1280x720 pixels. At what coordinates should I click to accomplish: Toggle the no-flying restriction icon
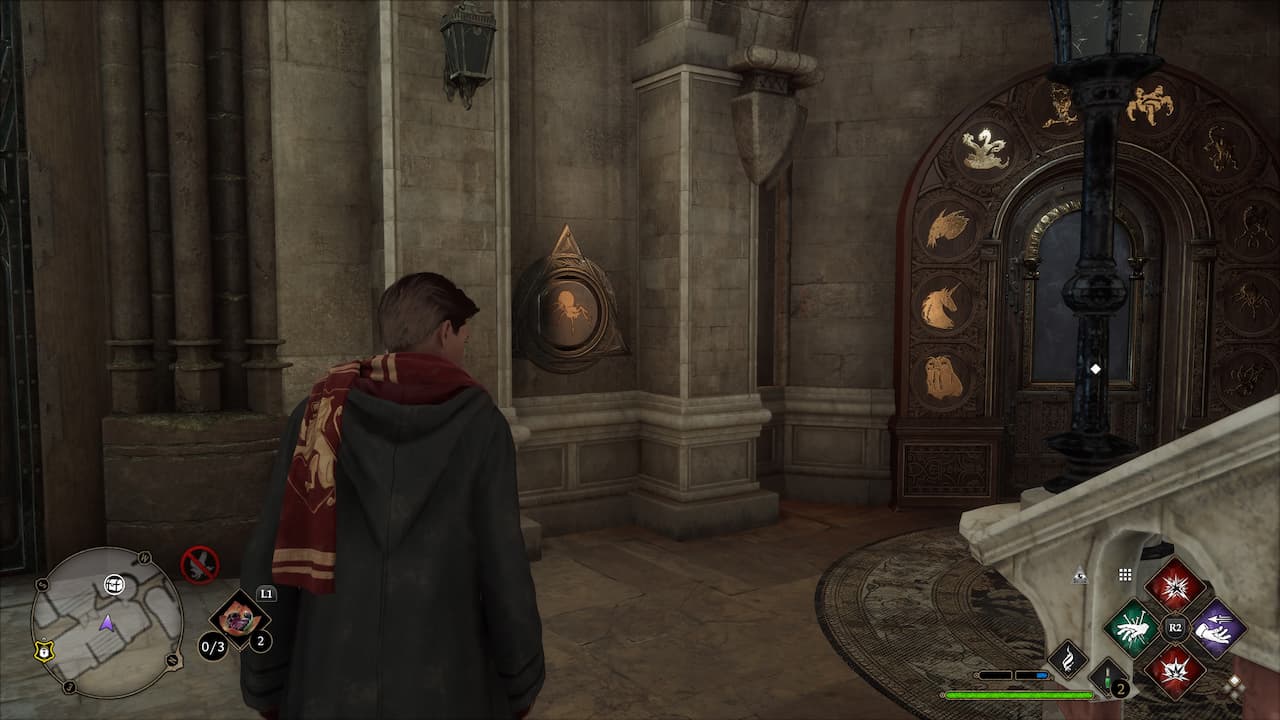(x=199, y=565)
